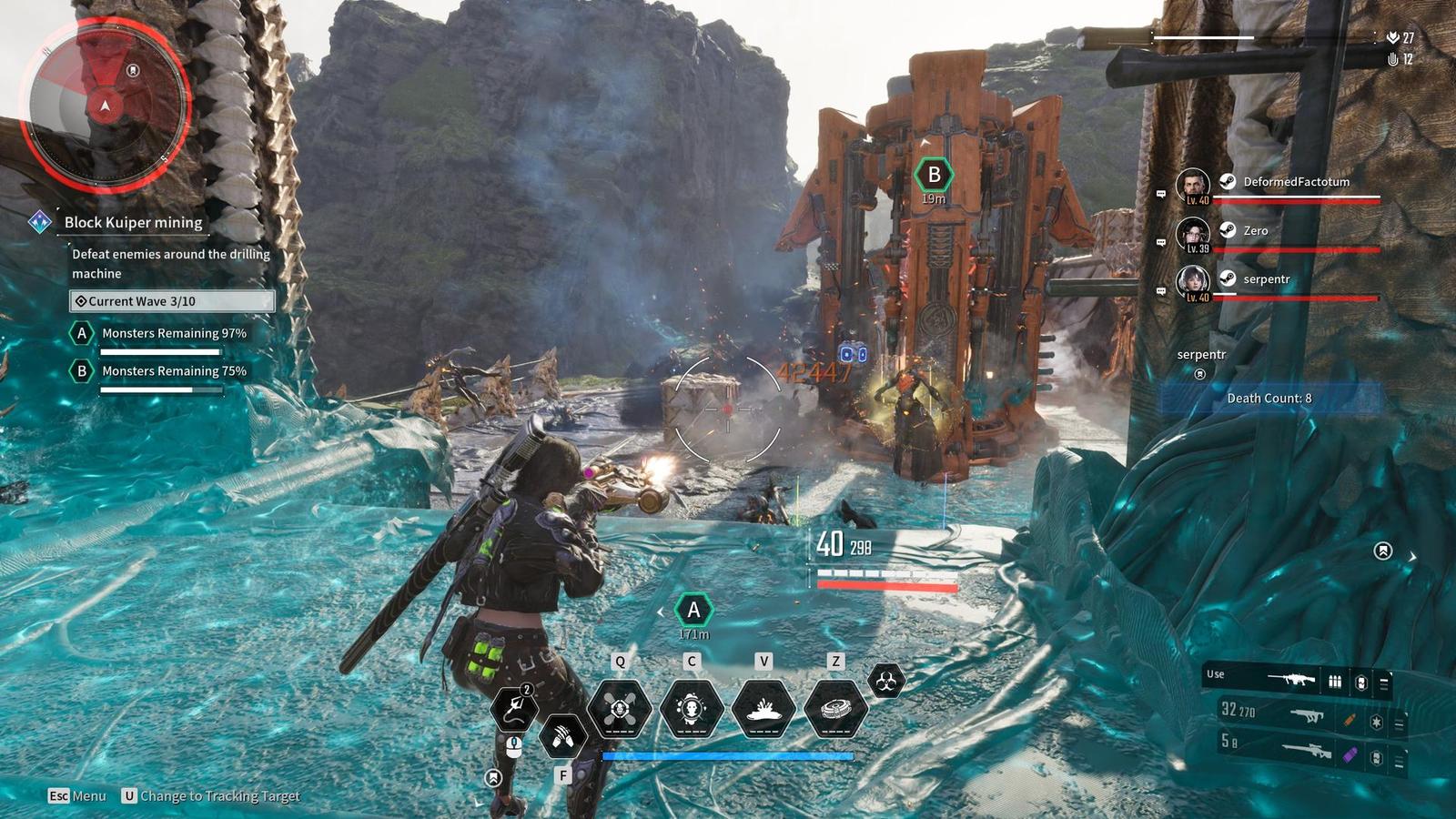Viewport: 1456px width, 819px height.
Task: Click Zero's party member portrait
Action: [x=1192, y=234]
